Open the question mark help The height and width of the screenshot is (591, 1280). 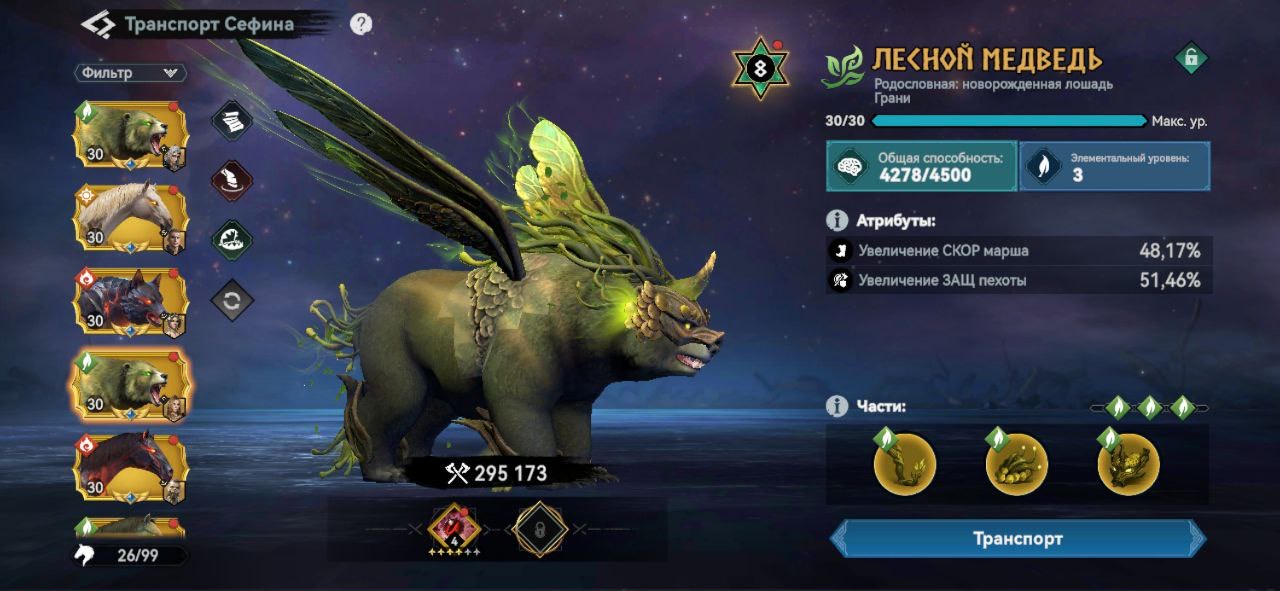pyautogui.click(x=362, y=24)
